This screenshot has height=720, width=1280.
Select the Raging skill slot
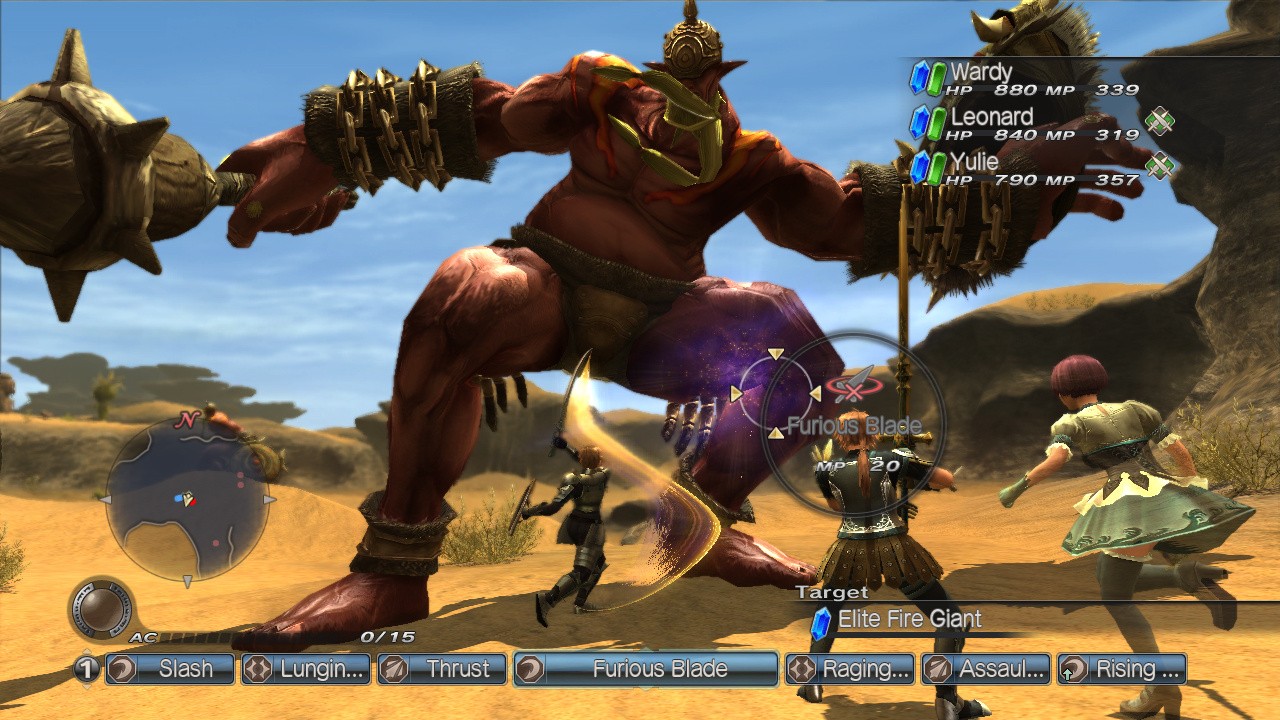click(850, 669)
